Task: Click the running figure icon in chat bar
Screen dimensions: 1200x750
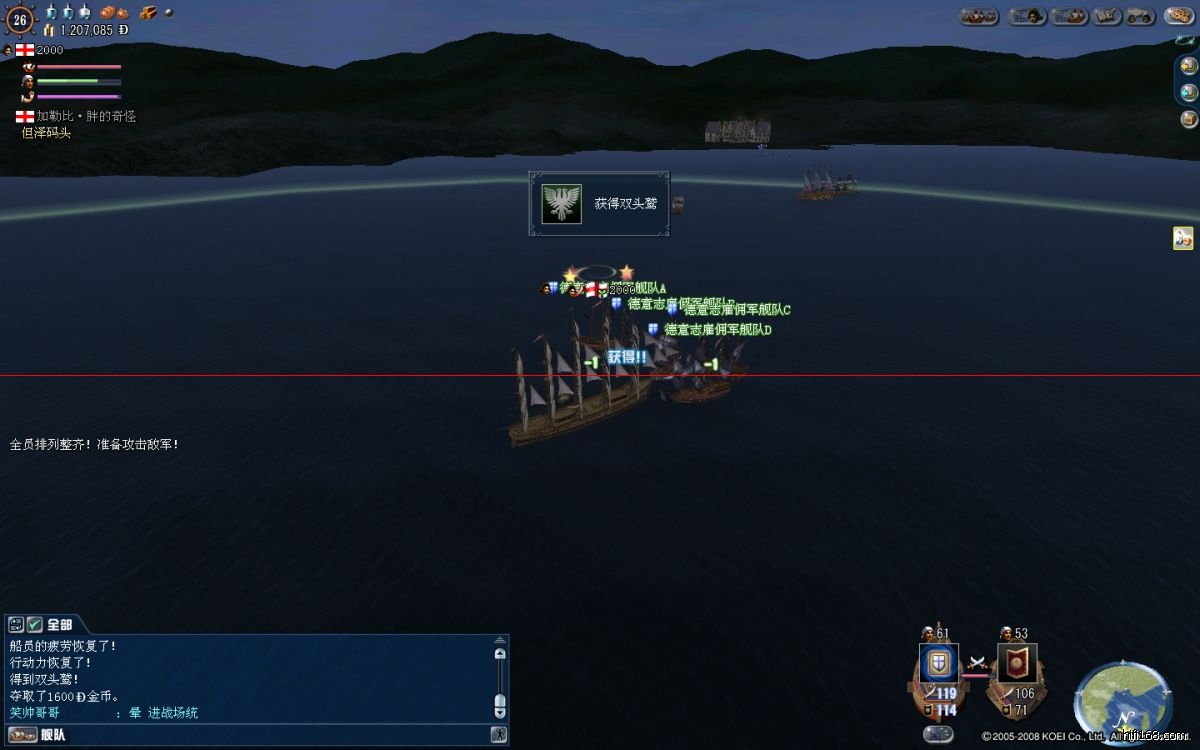Action: [x=498, y=735]
